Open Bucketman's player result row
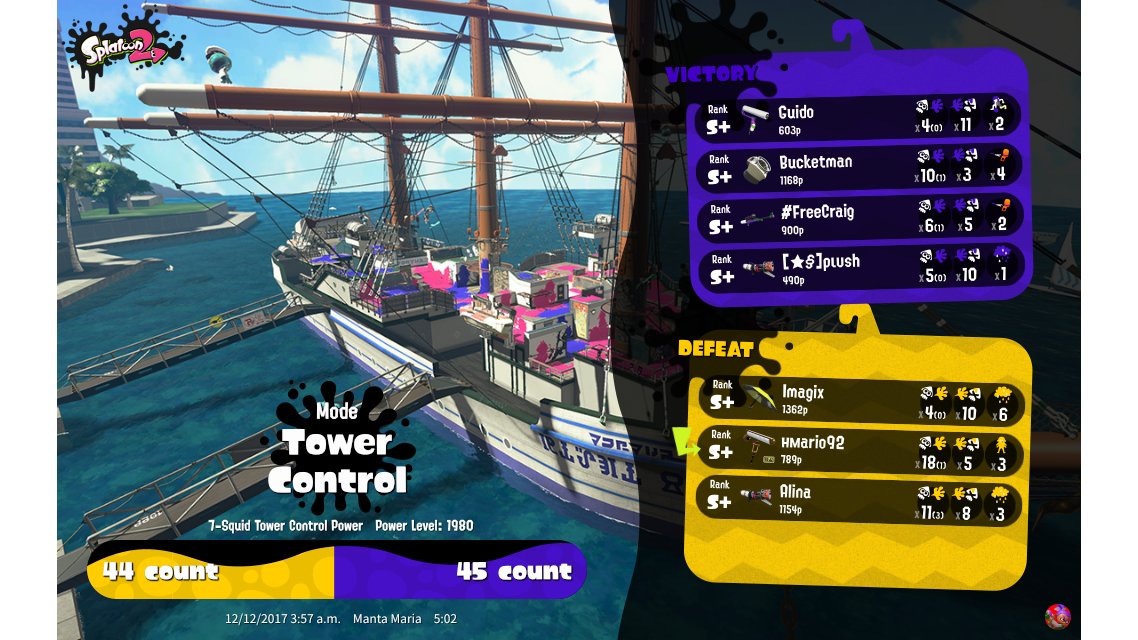 [x=858, y=168]
